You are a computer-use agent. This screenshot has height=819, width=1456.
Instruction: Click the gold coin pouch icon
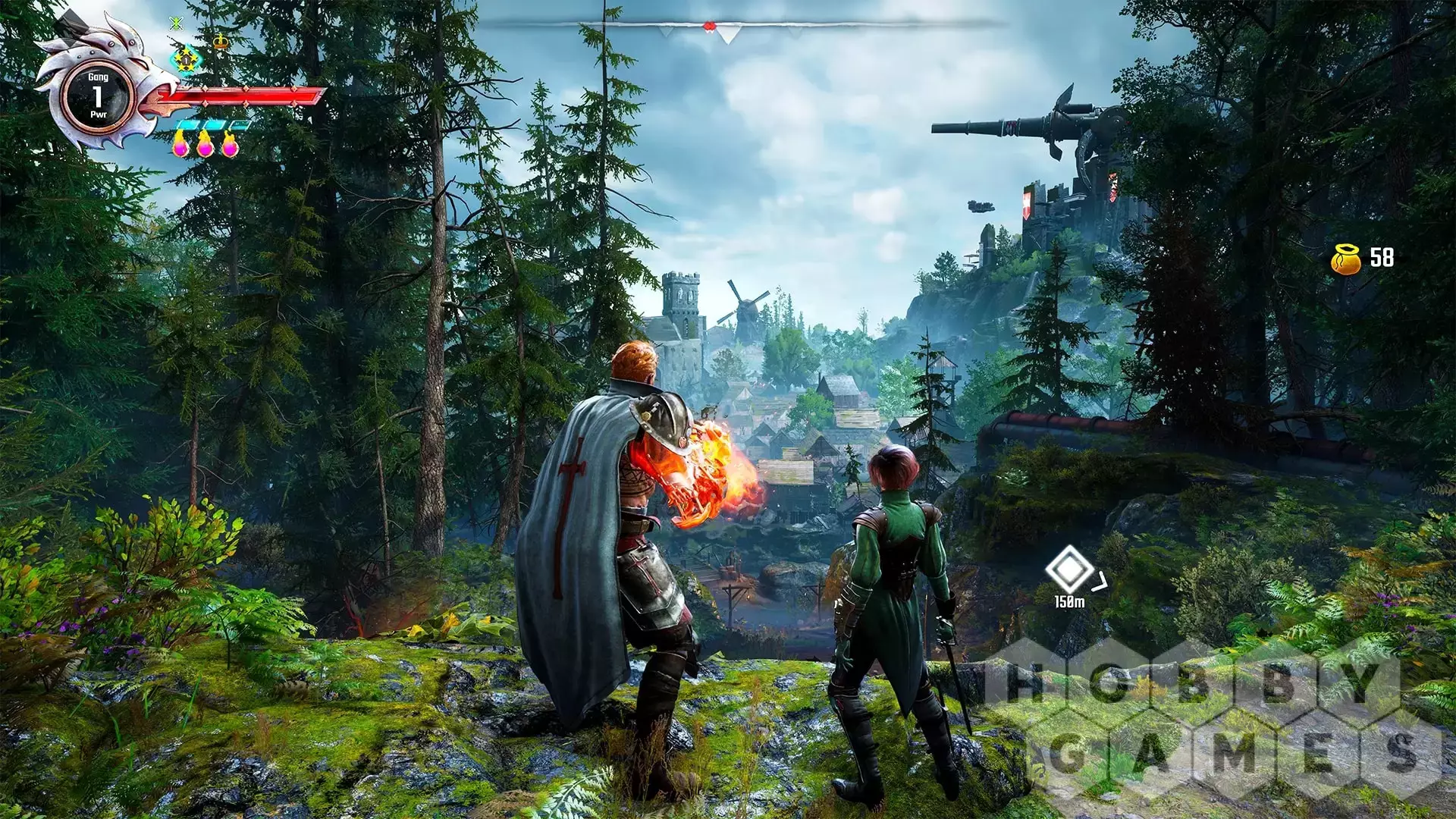(x=1346, y=259)
